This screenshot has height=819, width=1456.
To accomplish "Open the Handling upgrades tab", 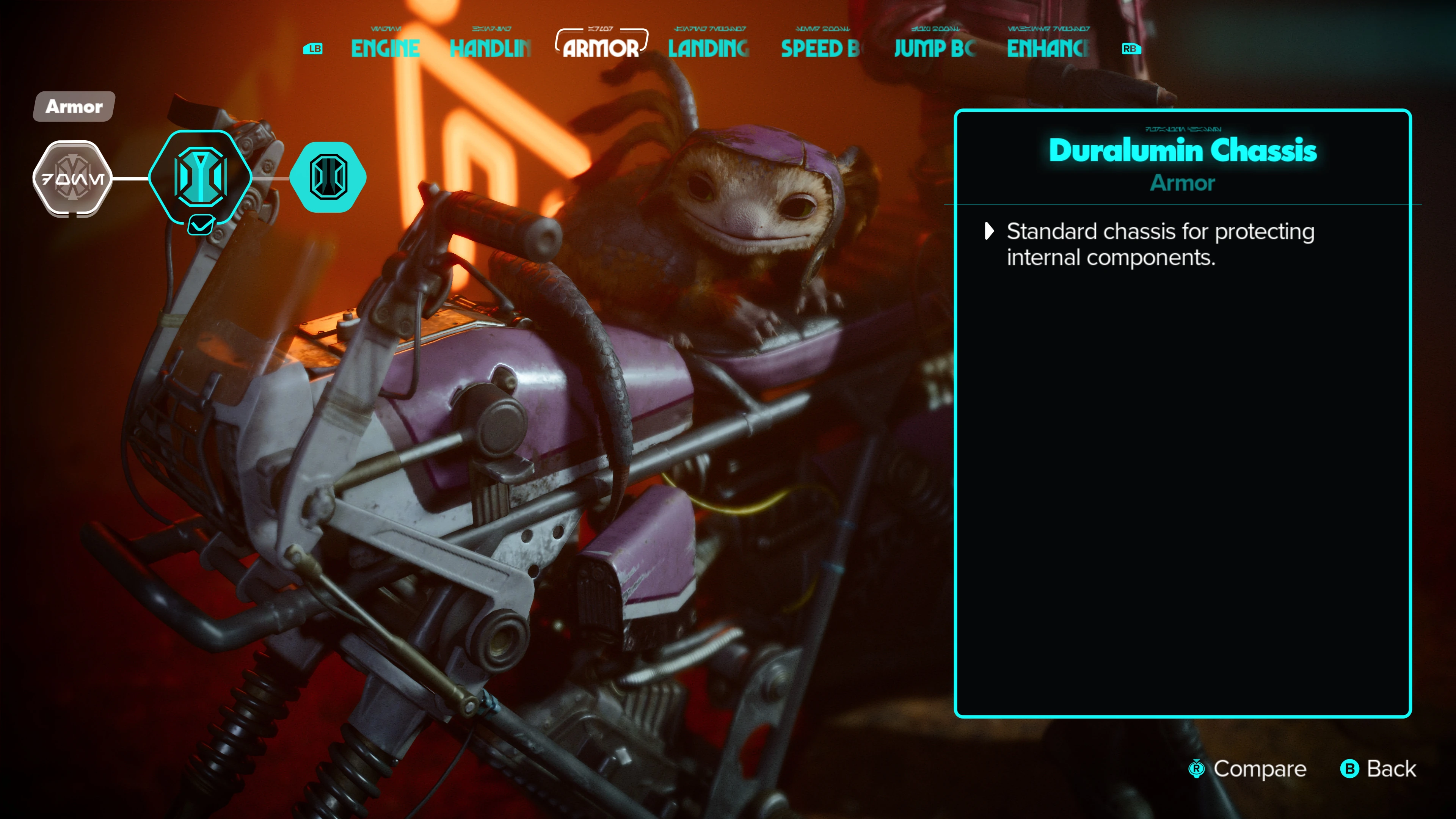I will tap(490, 49).
